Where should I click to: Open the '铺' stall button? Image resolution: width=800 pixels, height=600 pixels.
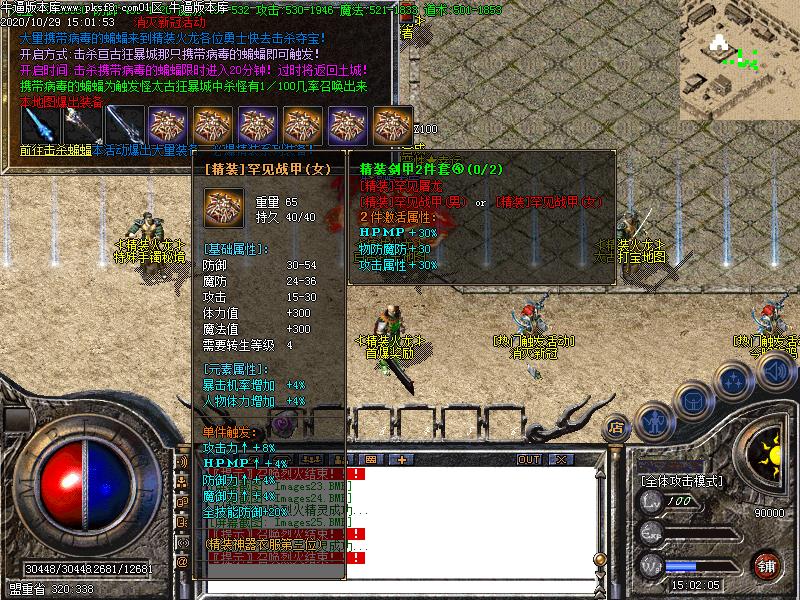coord(767,565)
